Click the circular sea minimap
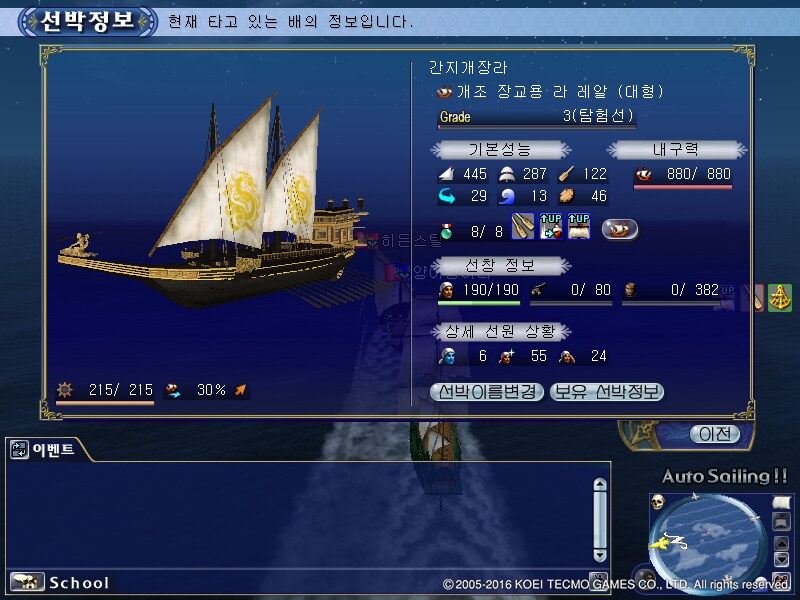 coord(708,541)
